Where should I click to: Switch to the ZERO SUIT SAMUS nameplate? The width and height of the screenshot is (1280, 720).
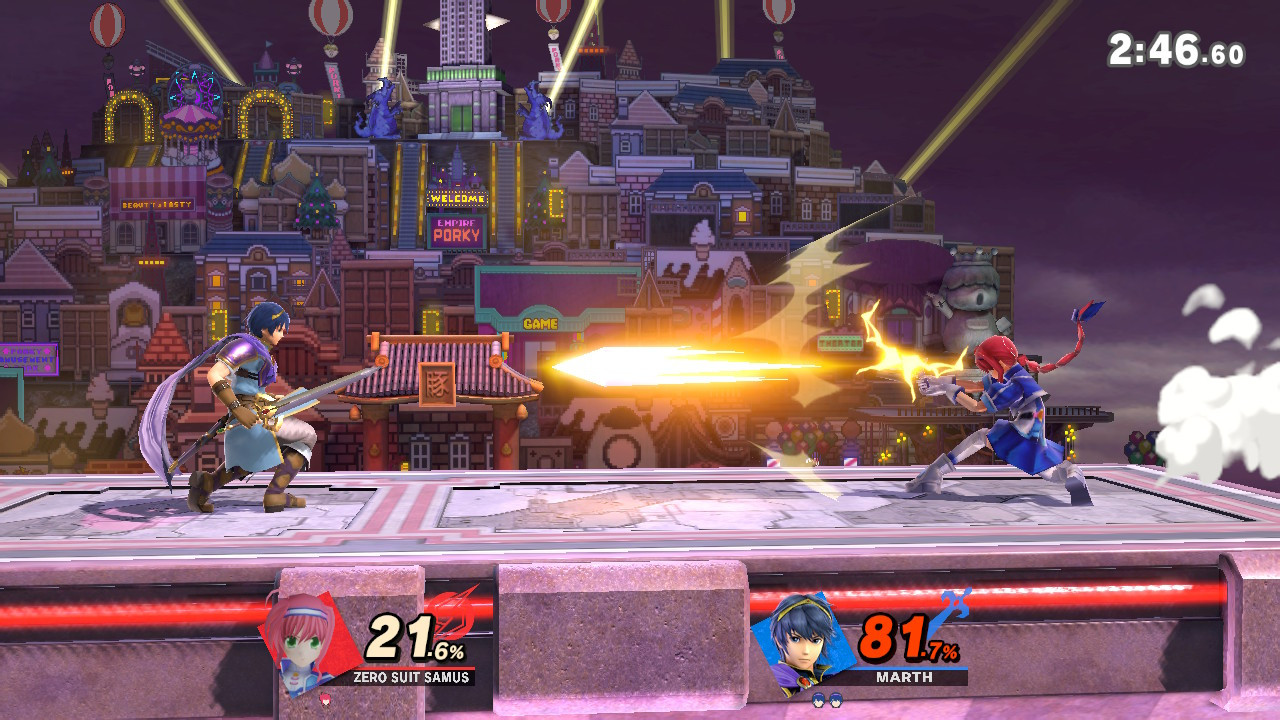[x=412, y=679]
